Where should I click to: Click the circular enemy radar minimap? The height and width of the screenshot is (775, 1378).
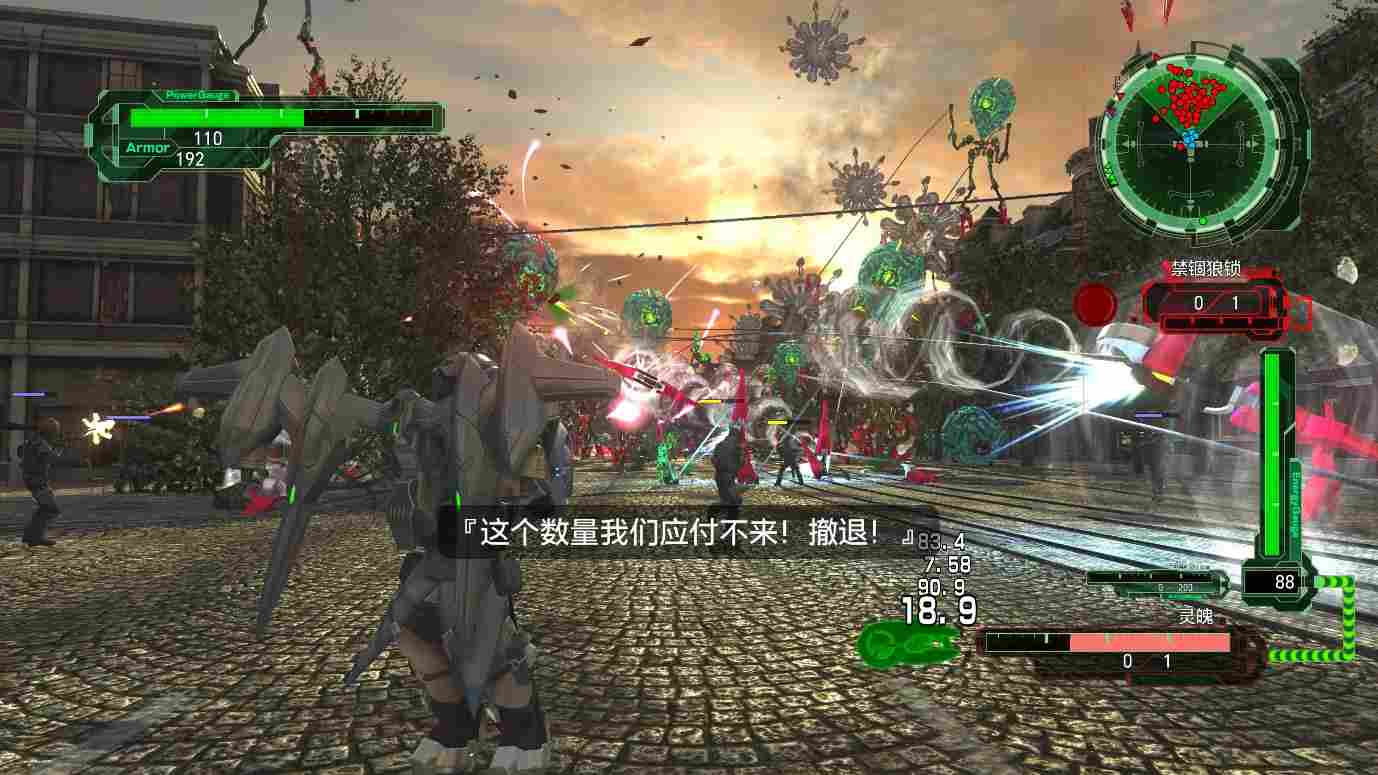(1189, 144)
